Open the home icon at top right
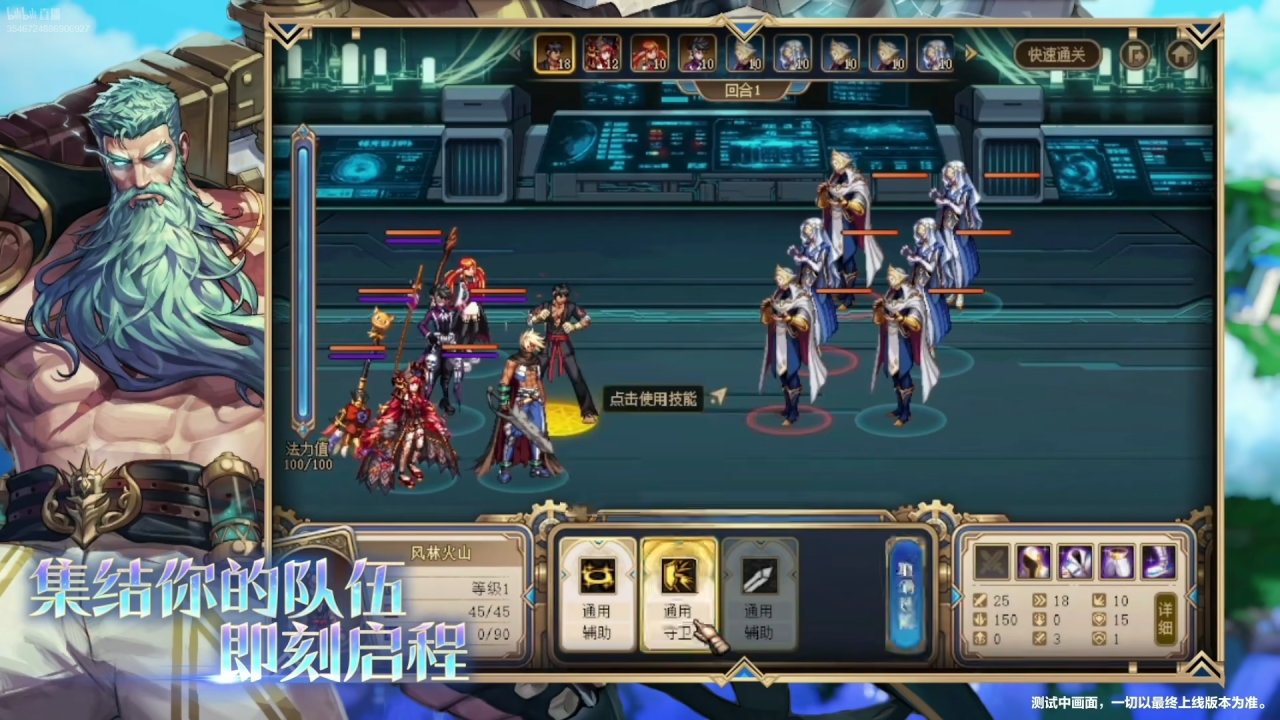1280x720 pixels. pos(1182,56)
